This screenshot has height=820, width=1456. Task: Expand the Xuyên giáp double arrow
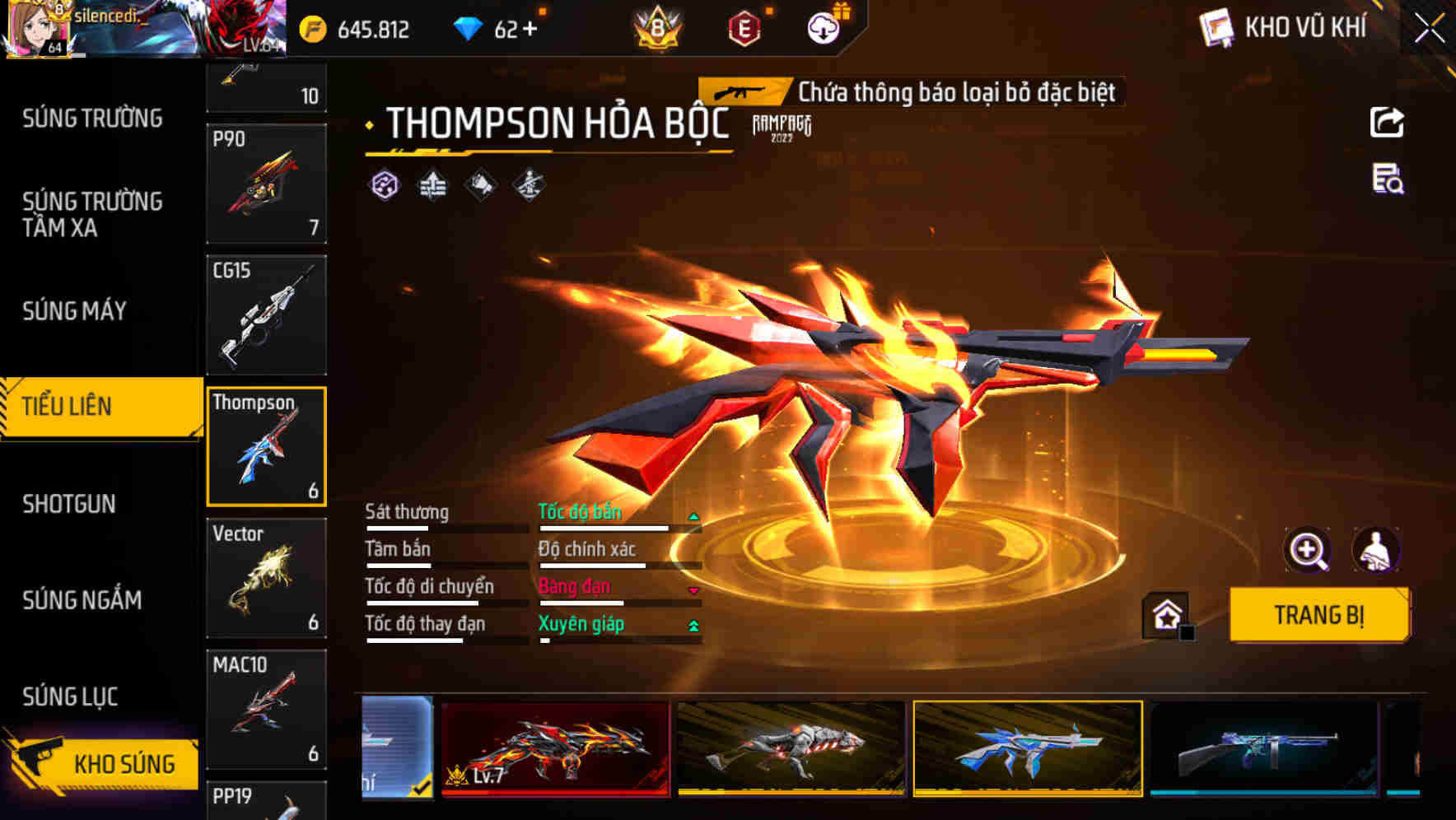pos(694,623)
